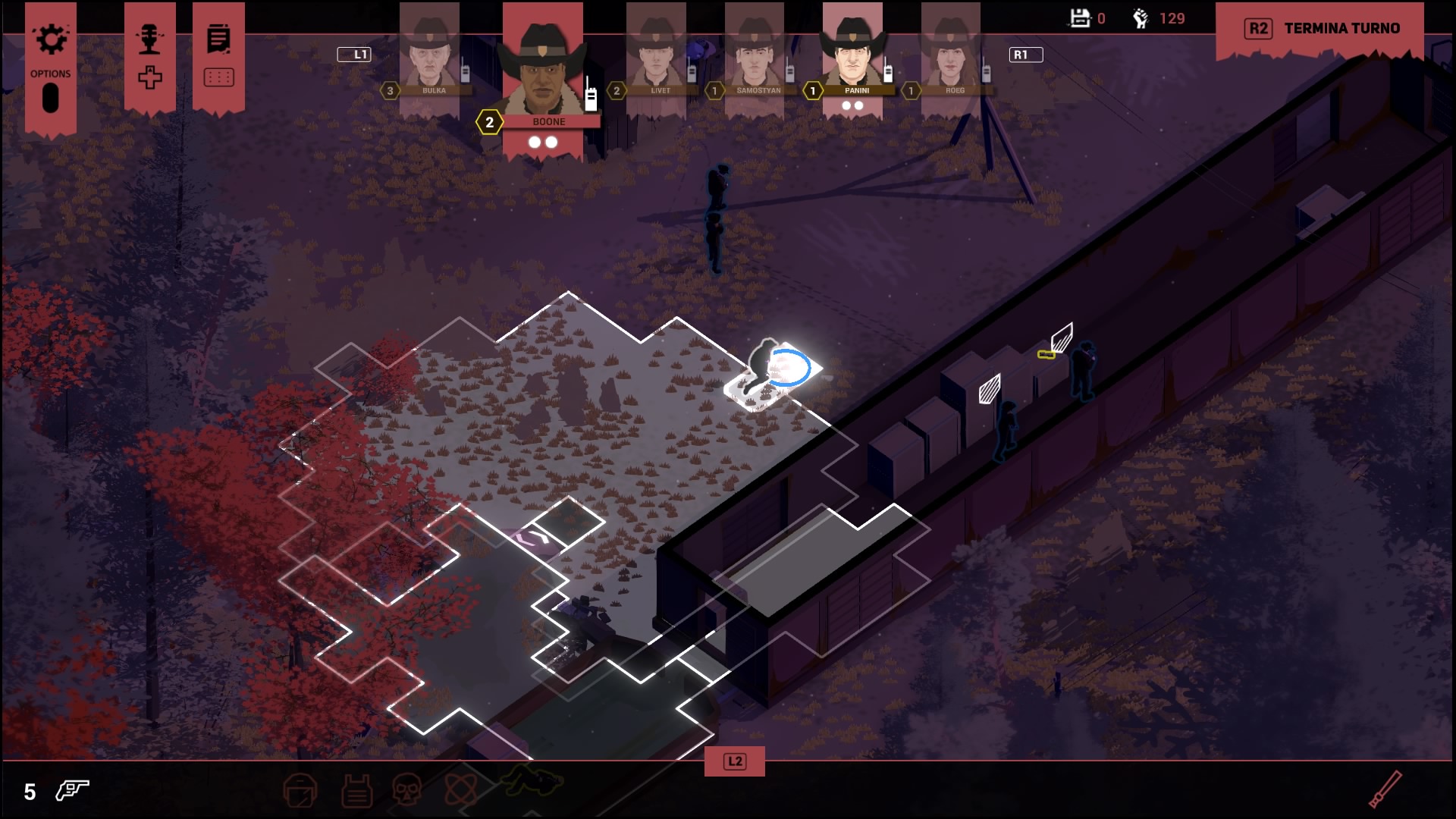Click the atom symbol icon
The image size is (1456, 819).
click(x=461, y=789)
